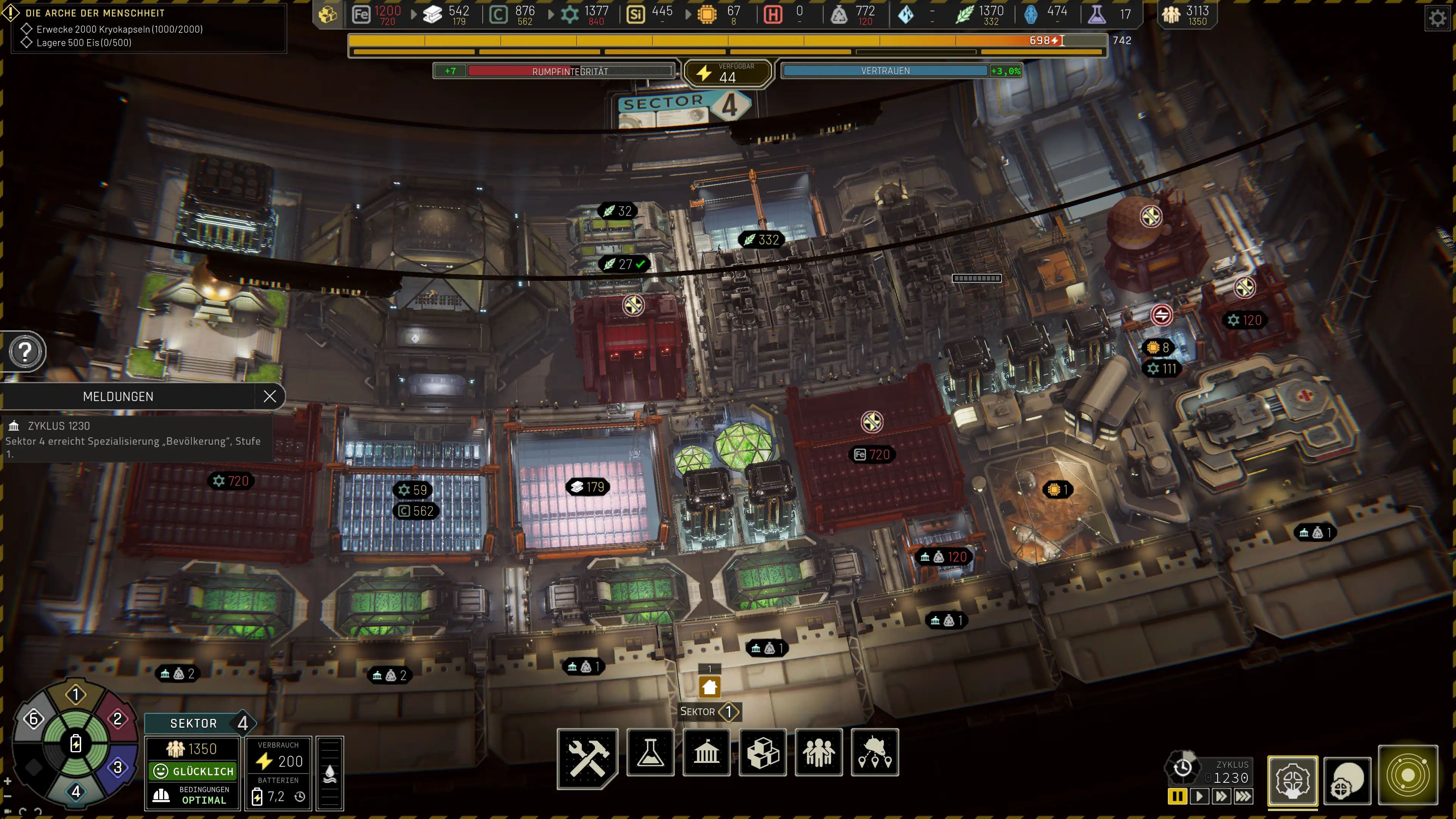
Task: Switch to the planetary system orbit view
Action: point(1407,775)
